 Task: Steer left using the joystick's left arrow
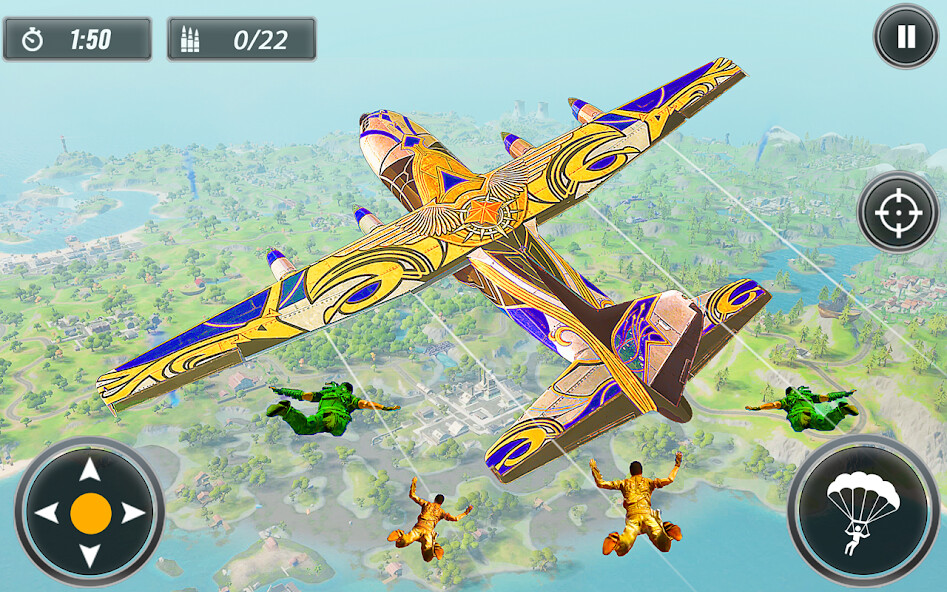[x=46, y=513]
